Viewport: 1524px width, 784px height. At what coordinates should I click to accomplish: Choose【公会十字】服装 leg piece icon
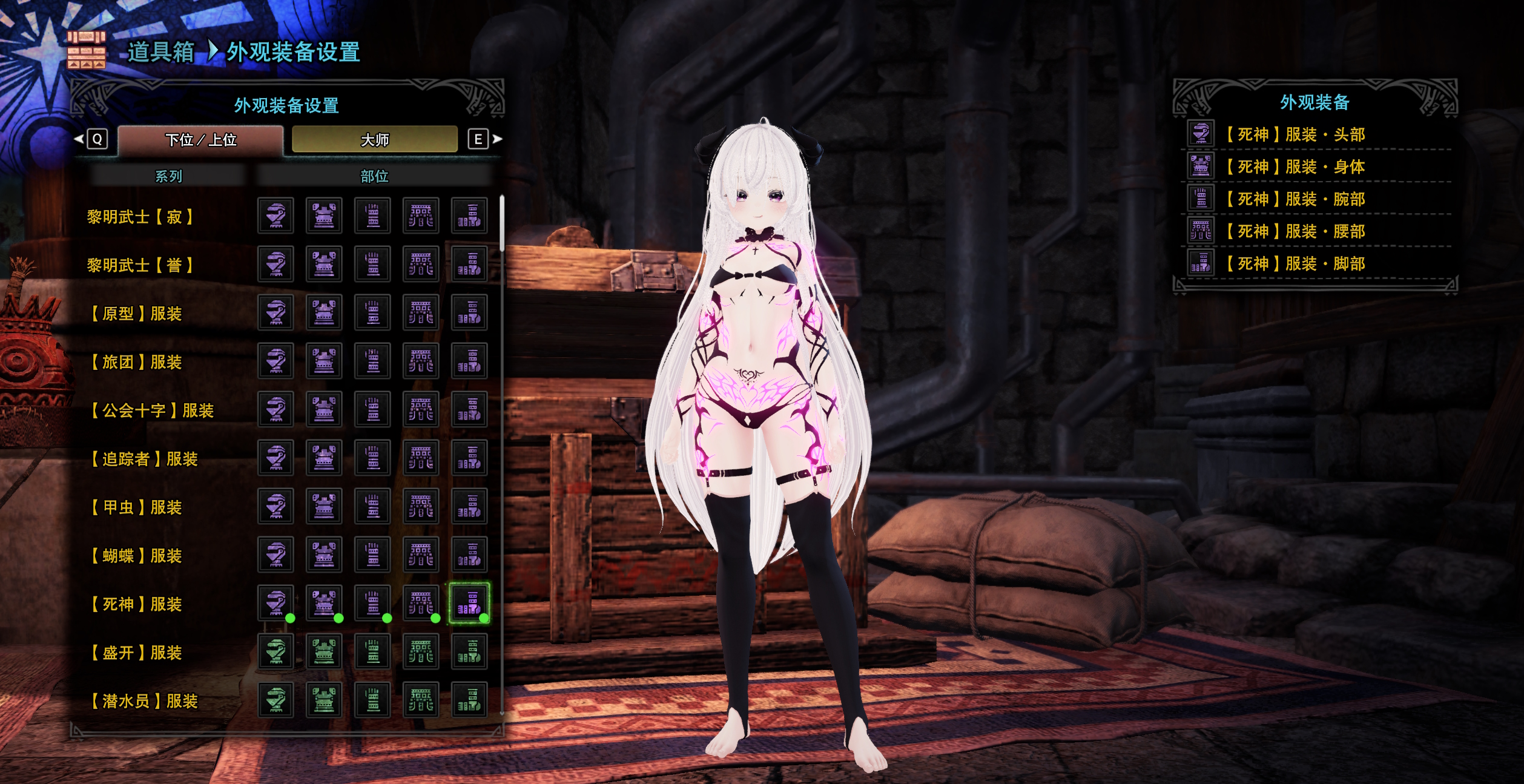[469, 409]
